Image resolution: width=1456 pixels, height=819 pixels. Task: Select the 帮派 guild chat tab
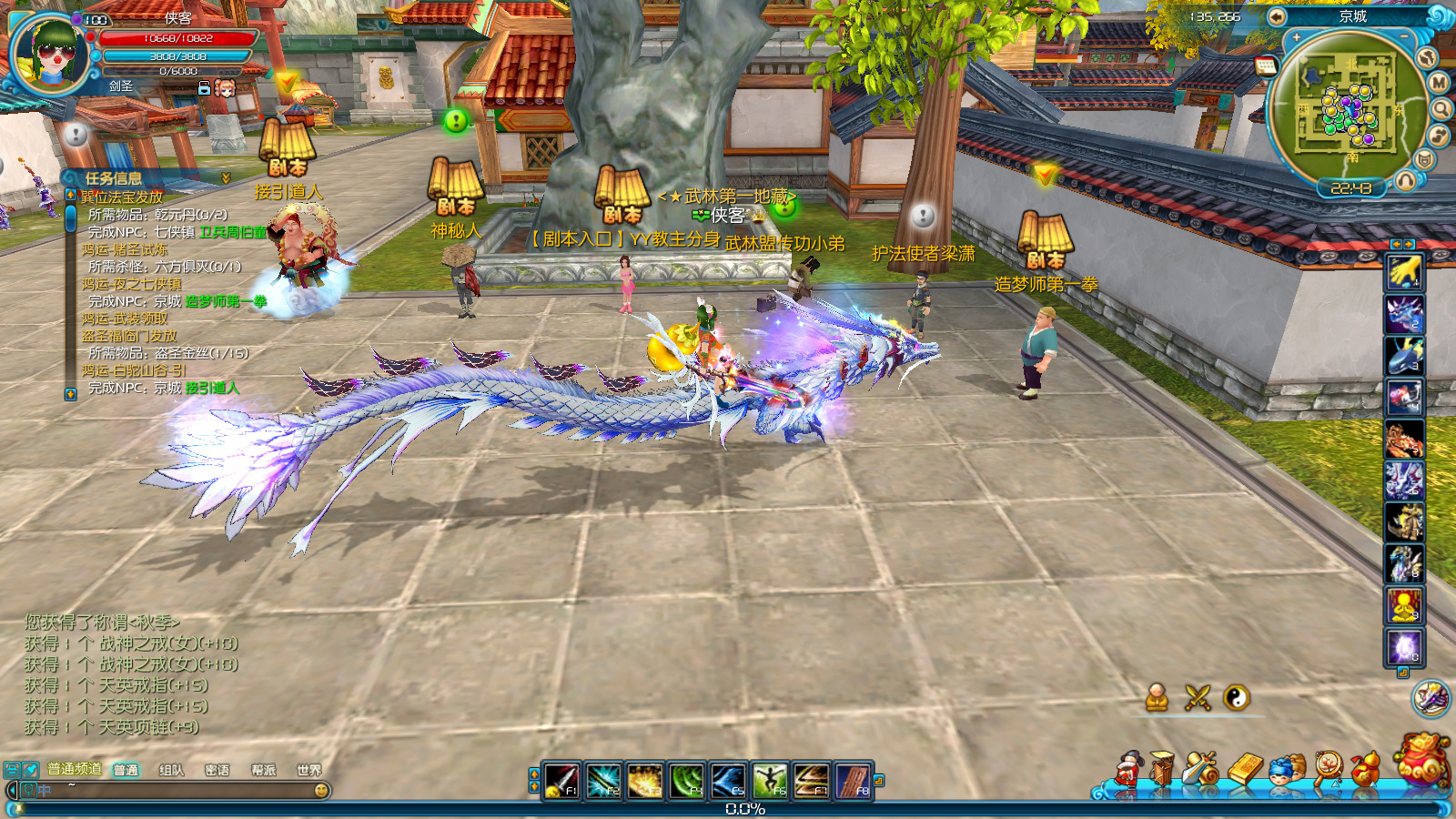coord(263,770)
